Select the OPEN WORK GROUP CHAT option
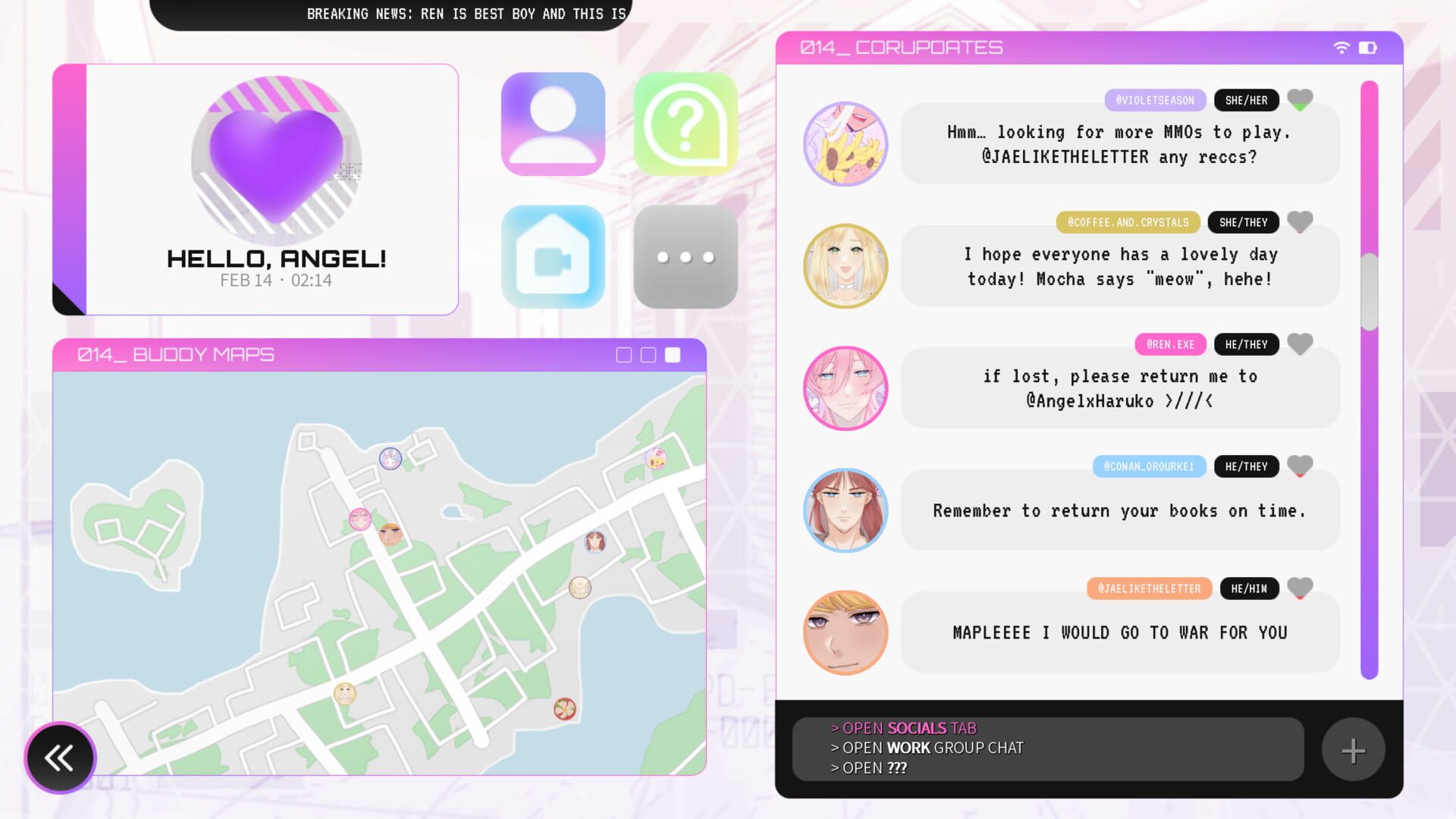The image size is (1456, 819). [x=927, y=748]
